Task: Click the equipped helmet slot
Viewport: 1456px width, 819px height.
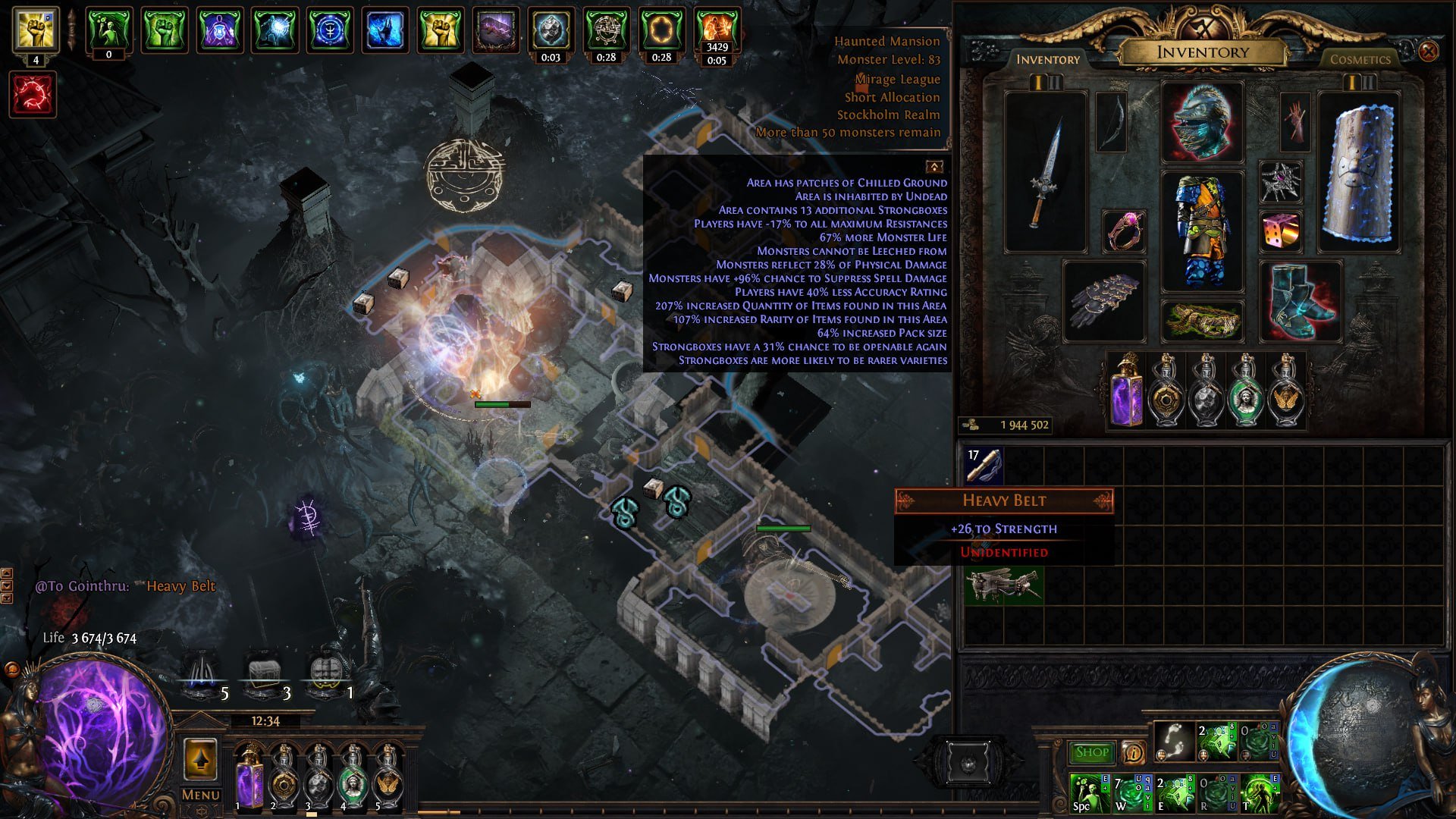Action: pyautogui.click(x=1202, y=122)
